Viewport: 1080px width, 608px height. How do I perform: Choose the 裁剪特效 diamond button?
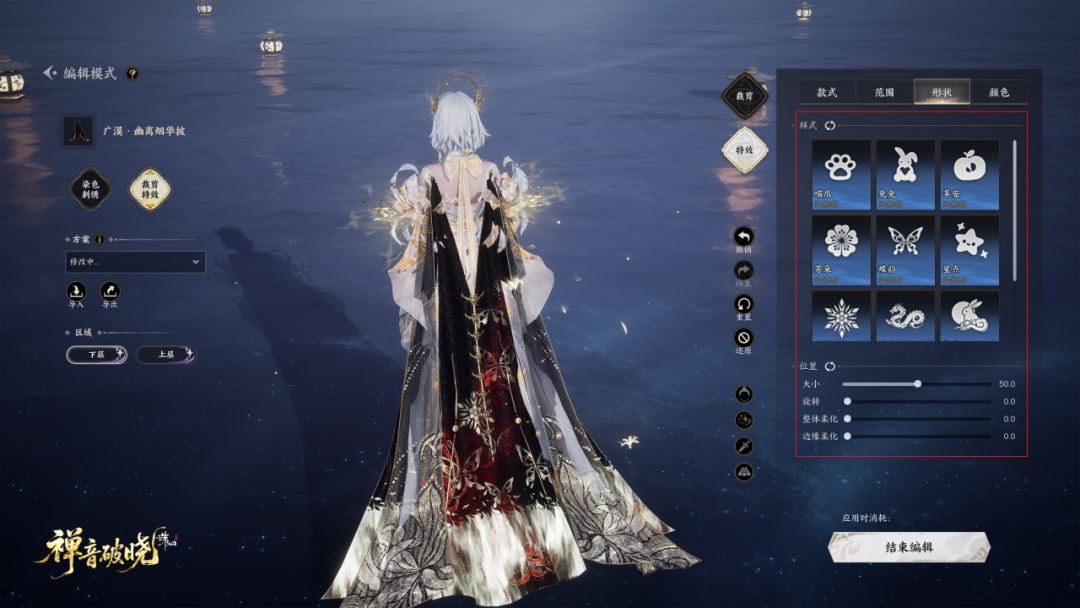(150, 188)
